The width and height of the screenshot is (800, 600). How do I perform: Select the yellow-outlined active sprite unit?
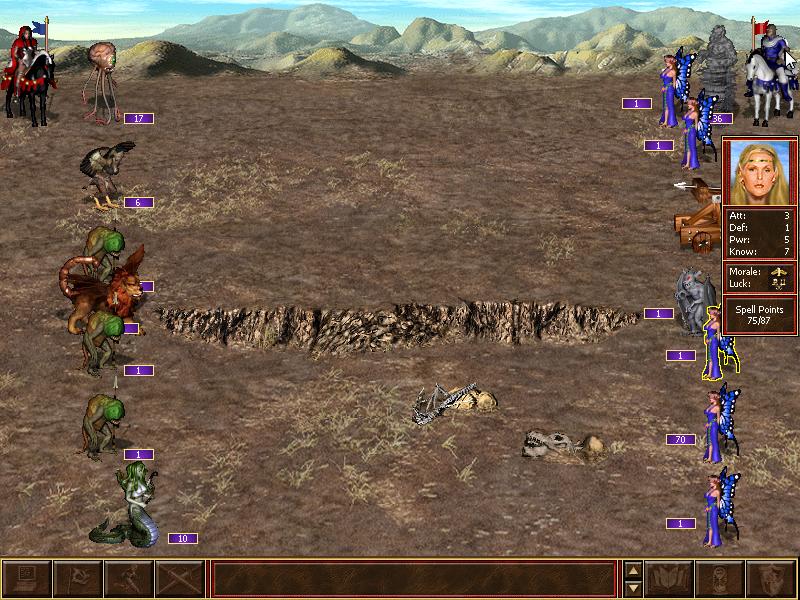[713, 343]
